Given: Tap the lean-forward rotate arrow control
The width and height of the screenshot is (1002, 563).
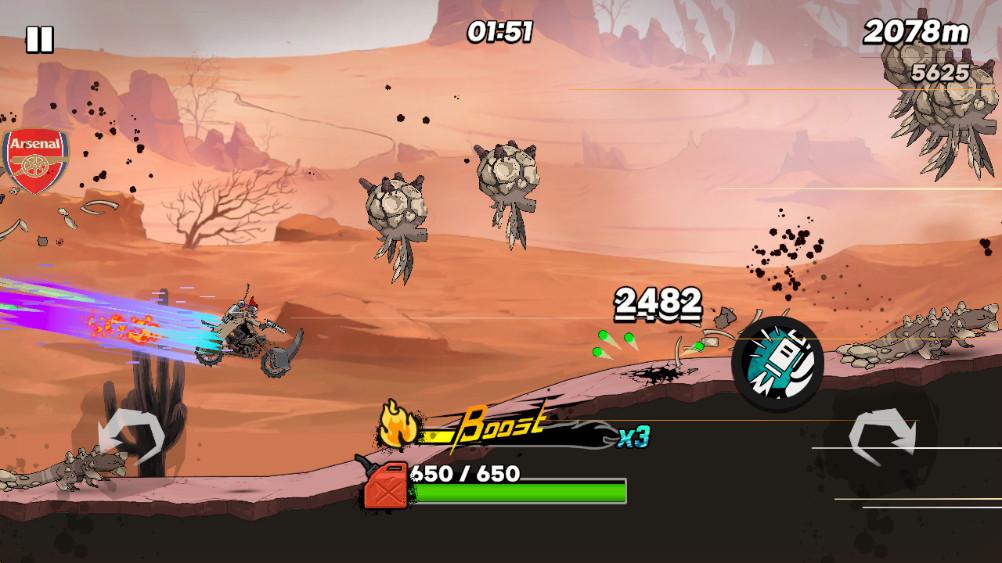Looking at the screenshot, I should pyautogui.click(x=881, y=437).
